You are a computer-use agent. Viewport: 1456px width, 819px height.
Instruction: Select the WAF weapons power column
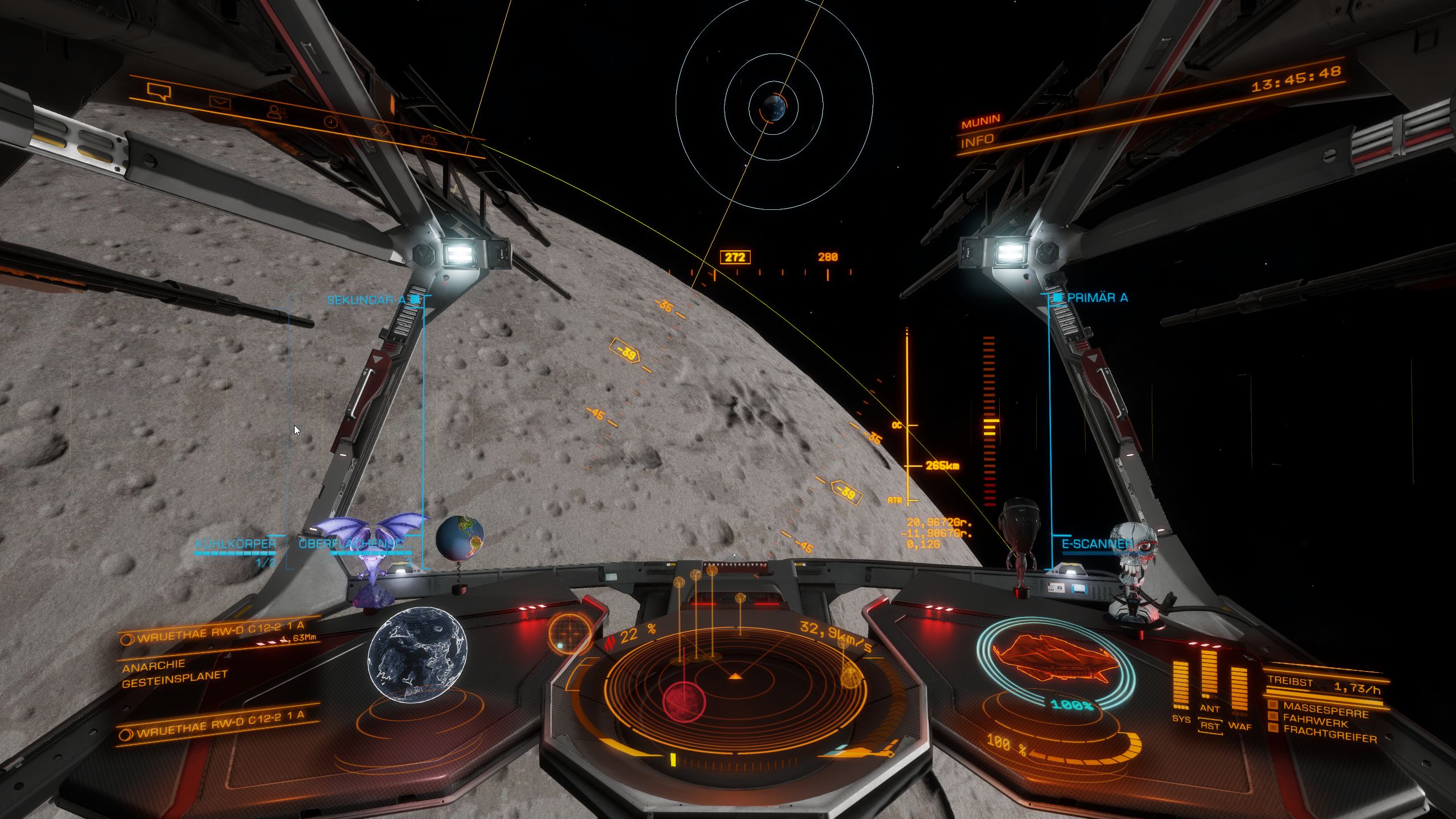tap(1239, 690)
